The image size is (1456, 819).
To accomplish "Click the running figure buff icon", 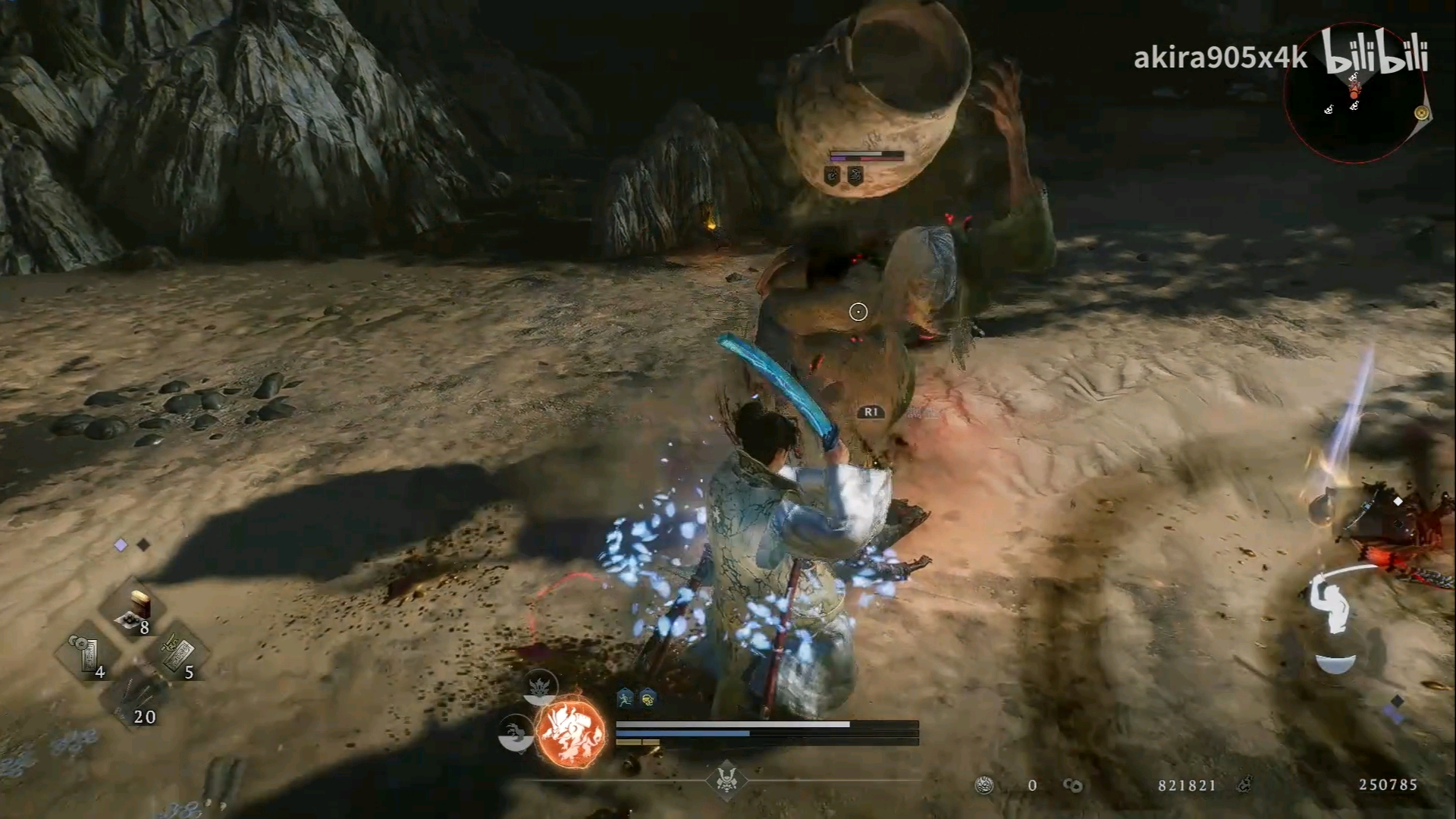I will [x=624, y=698].
